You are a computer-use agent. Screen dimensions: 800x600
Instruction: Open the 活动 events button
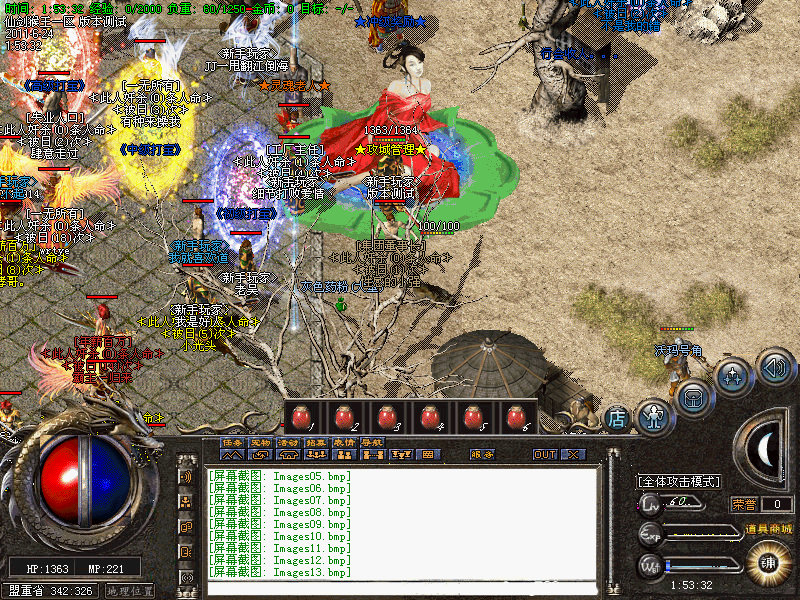tap(288, 442)
